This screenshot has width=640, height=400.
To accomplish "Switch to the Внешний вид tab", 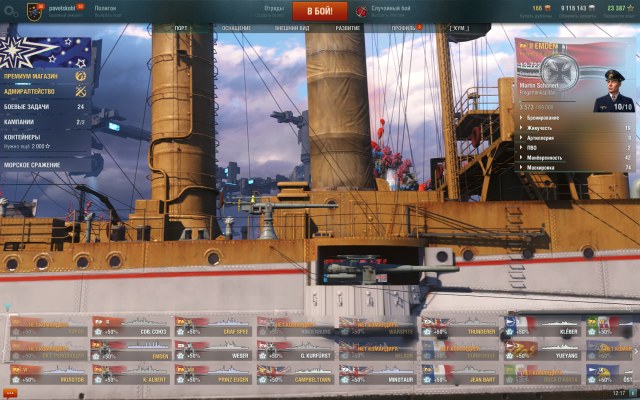I will [291, 28].
